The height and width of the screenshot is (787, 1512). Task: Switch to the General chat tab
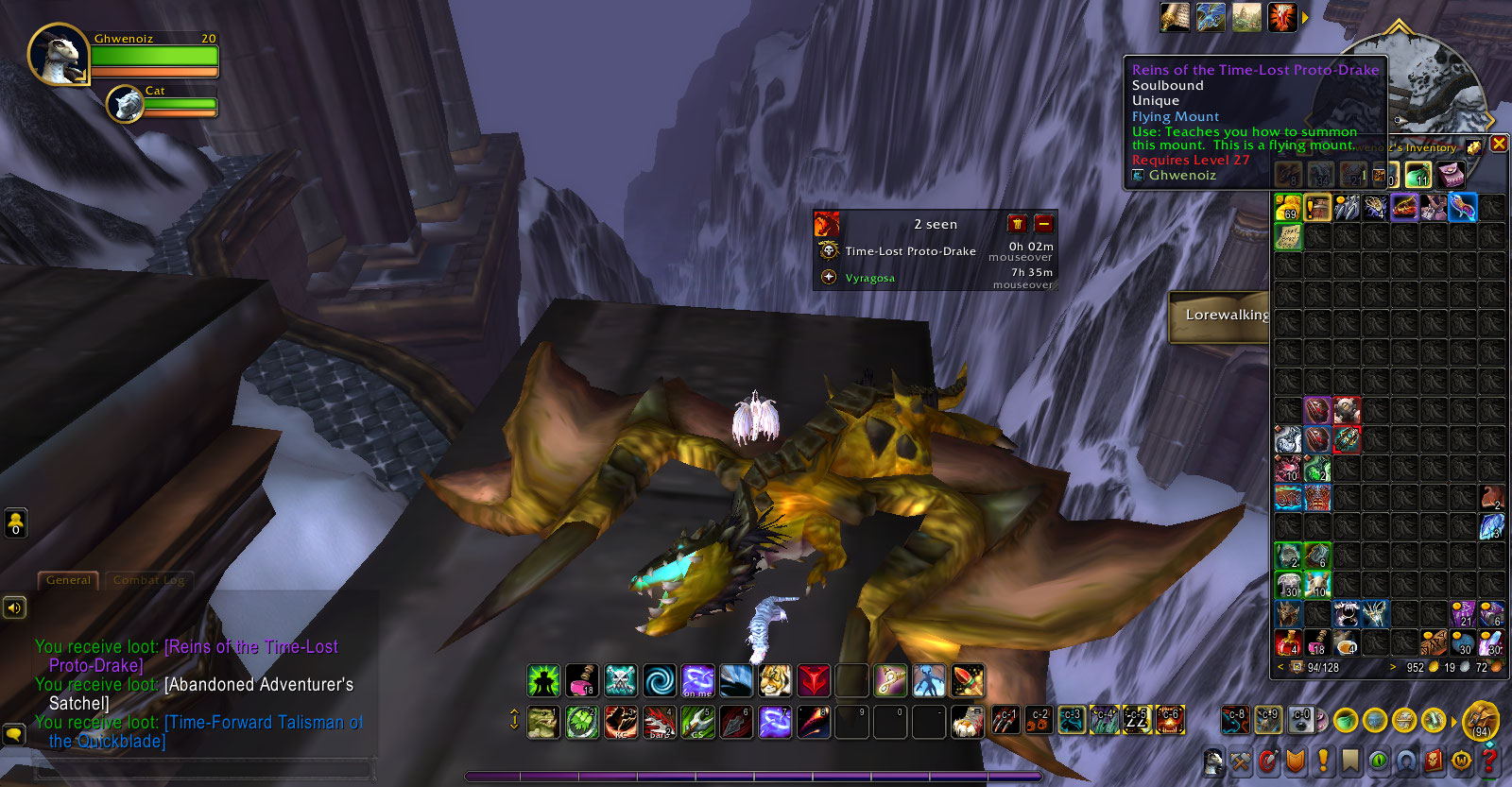[x=68, y=580]
